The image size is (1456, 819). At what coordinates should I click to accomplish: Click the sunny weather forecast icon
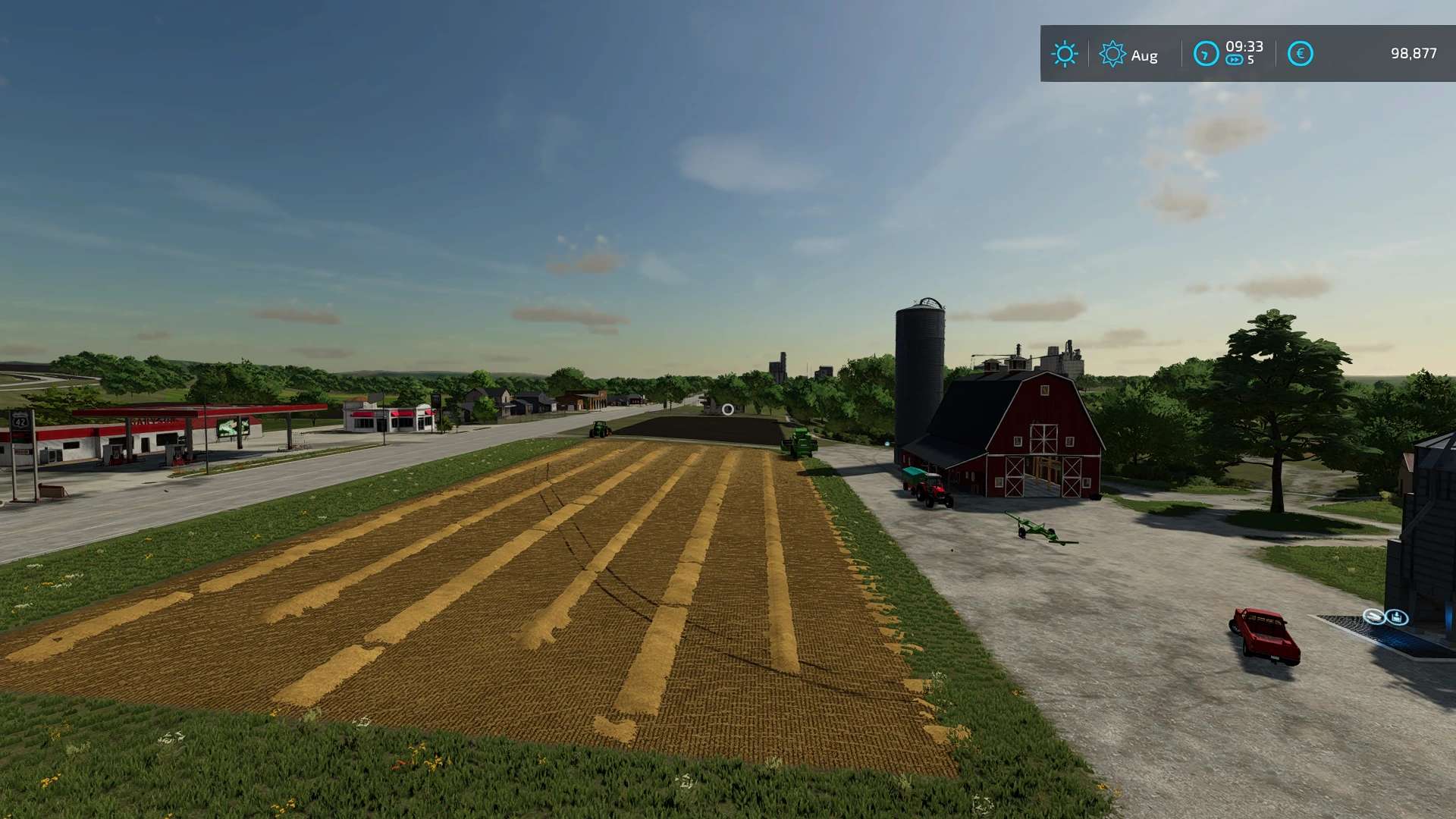tap(1064, 54)
